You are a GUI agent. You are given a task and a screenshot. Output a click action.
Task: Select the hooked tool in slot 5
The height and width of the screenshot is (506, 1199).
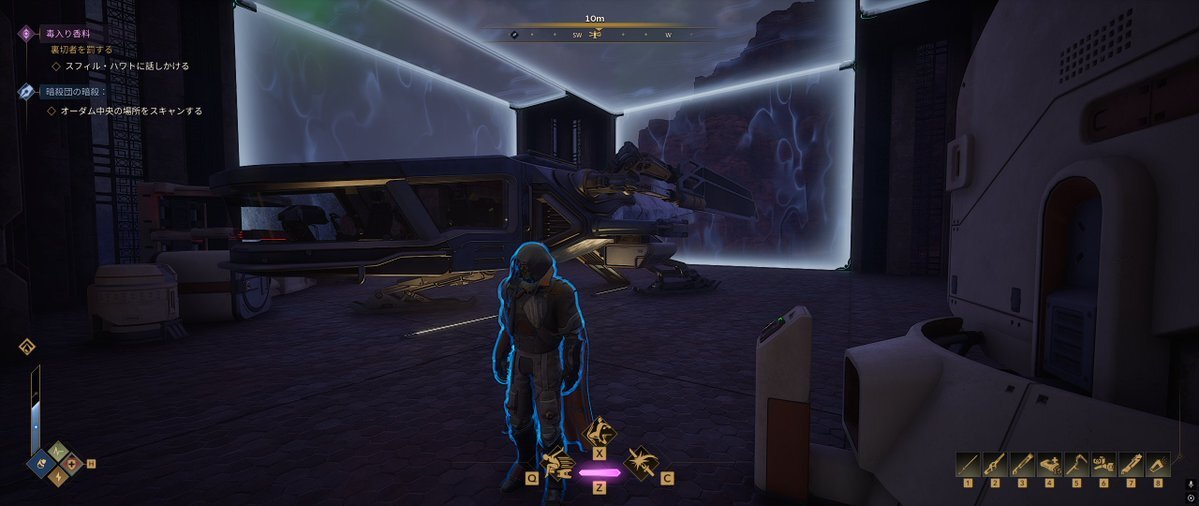[1076, 464]
